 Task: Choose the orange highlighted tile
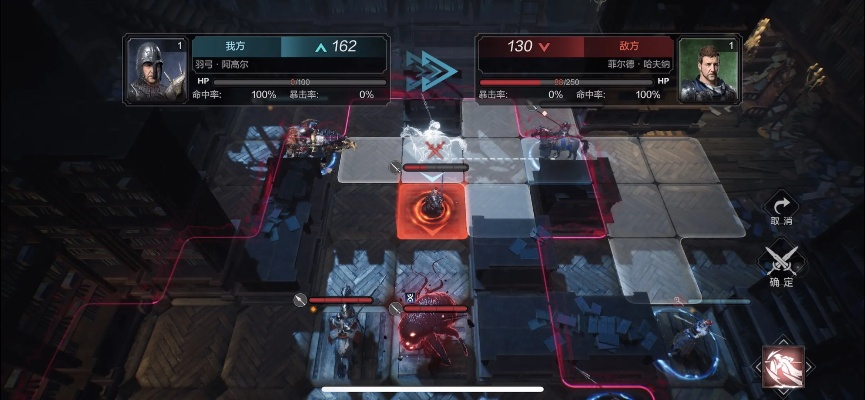[432, 210]
